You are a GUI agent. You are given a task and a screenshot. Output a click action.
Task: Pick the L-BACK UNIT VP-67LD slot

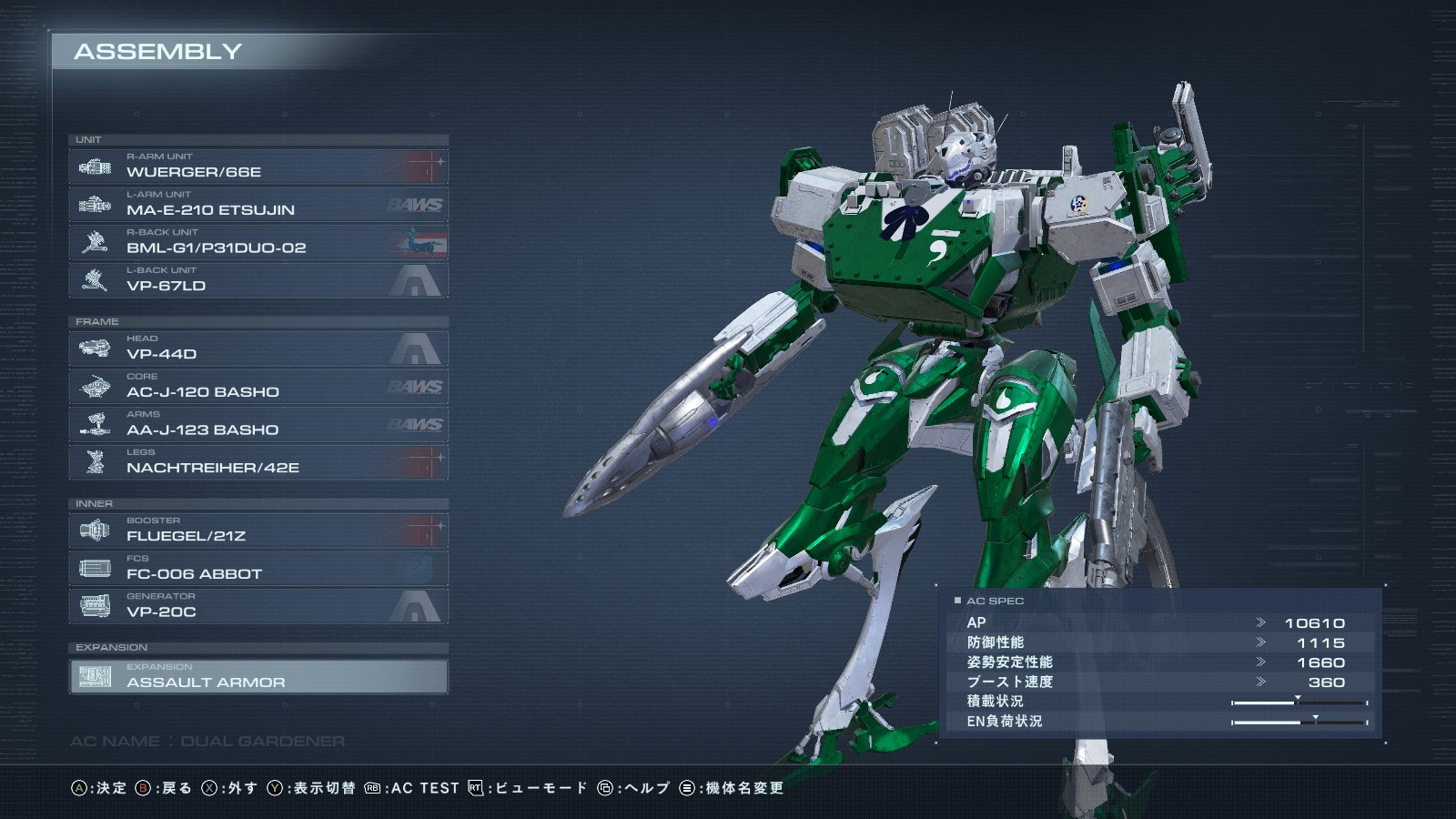[x=258, y=280]
